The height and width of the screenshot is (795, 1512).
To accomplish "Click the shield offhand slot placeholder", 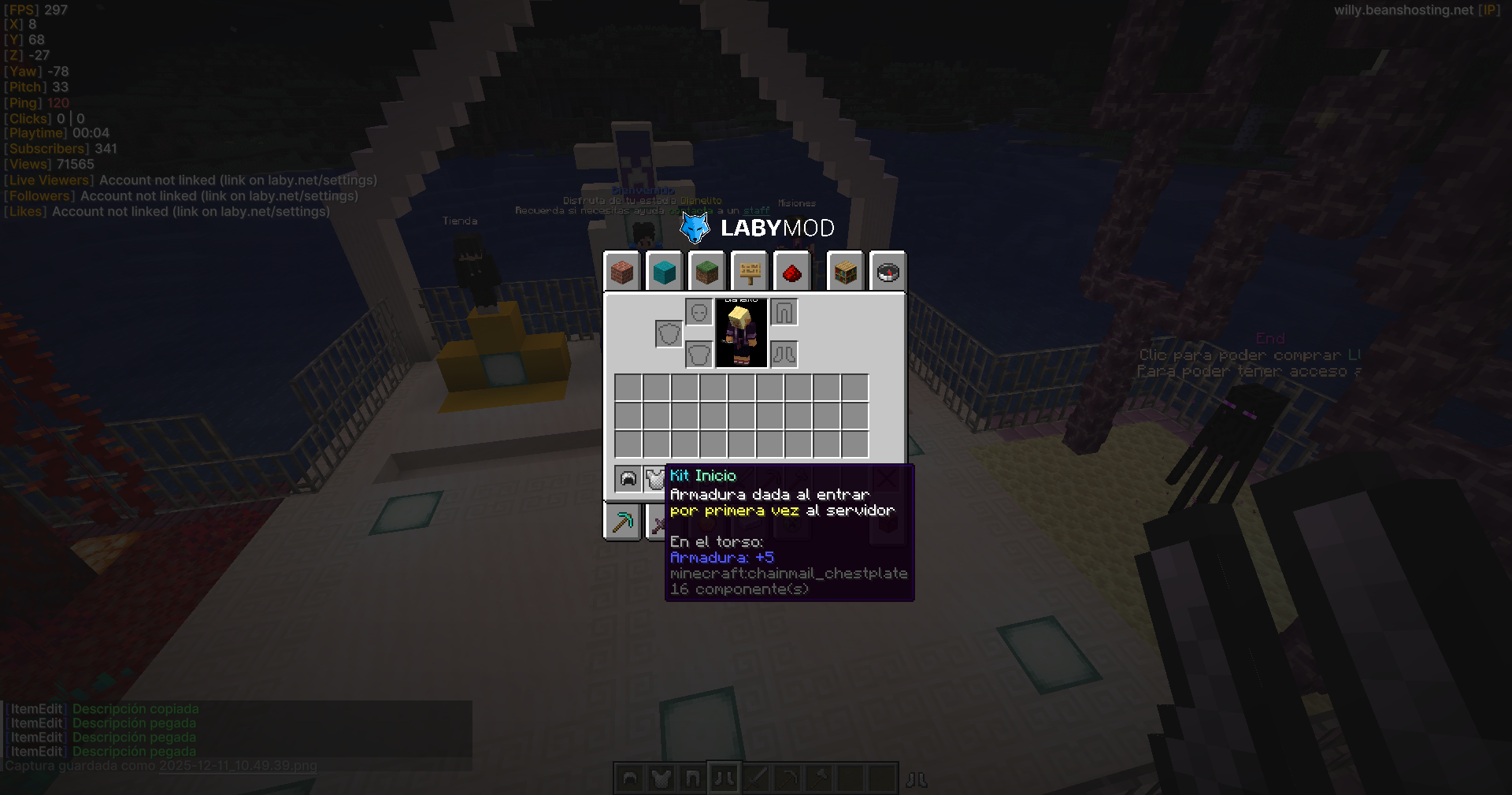I will point(668,333).
